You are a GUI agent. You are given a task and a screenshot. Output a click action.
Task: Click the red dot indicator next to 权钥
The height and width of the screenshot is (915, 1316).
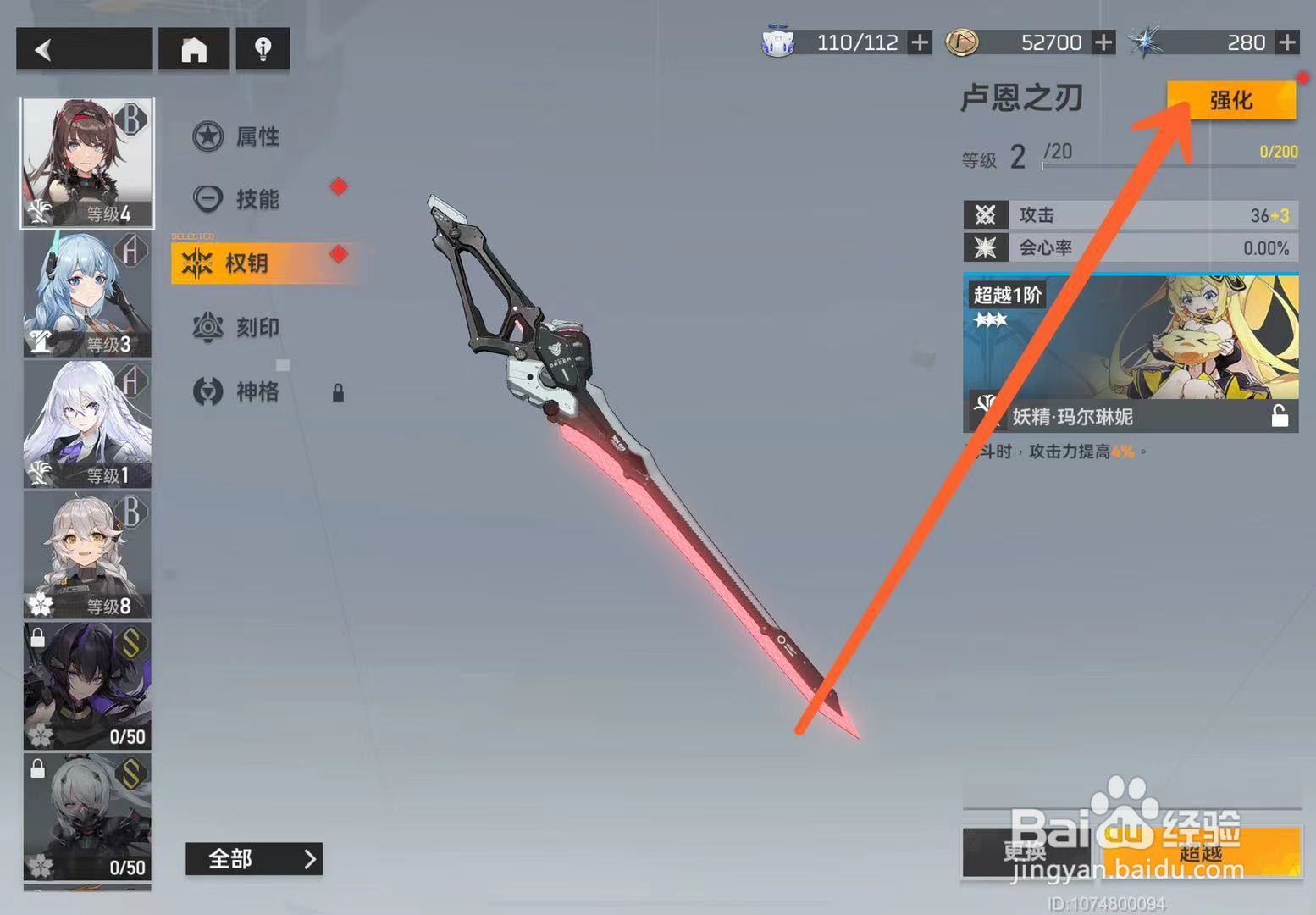click(339, 252)
